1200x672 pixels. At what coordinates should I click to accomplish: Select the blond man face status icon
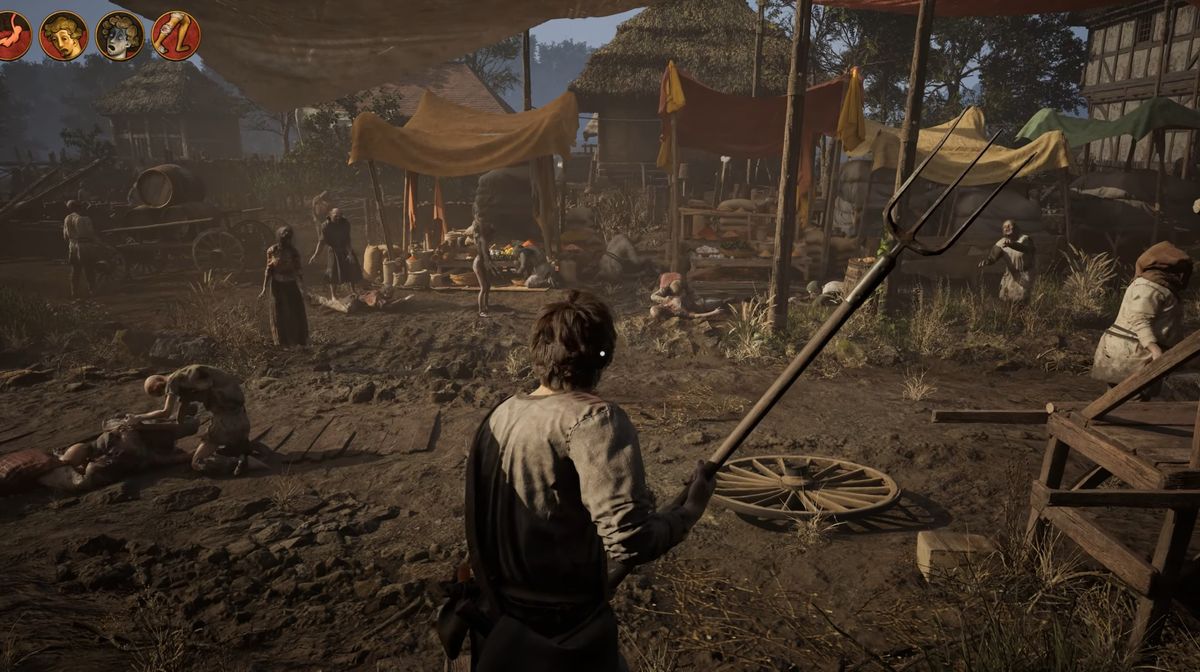tap(63, 36)
